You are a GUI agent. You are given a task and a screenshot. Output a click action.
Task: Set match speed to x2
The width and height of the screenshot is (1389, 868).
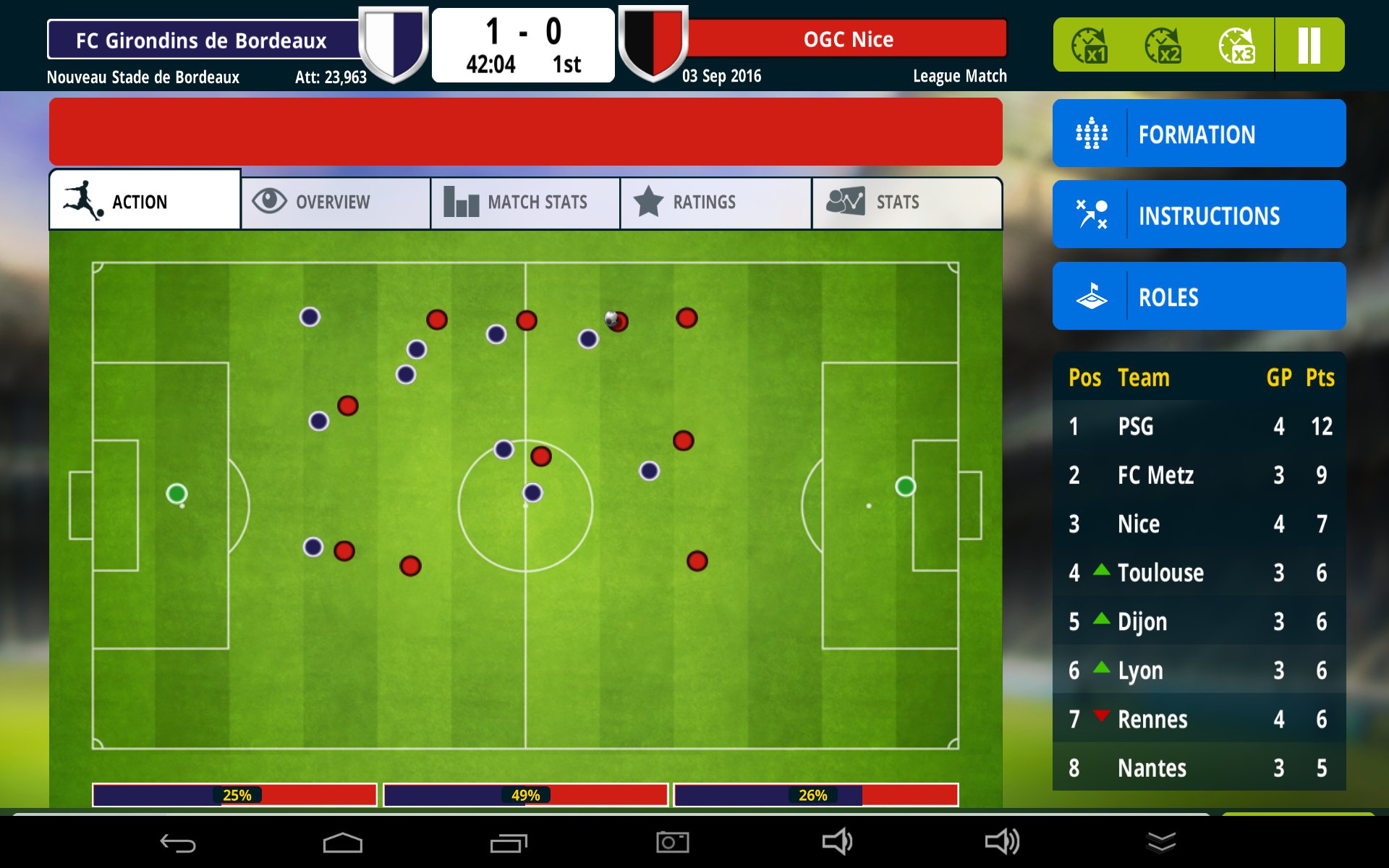[1163, 46]
